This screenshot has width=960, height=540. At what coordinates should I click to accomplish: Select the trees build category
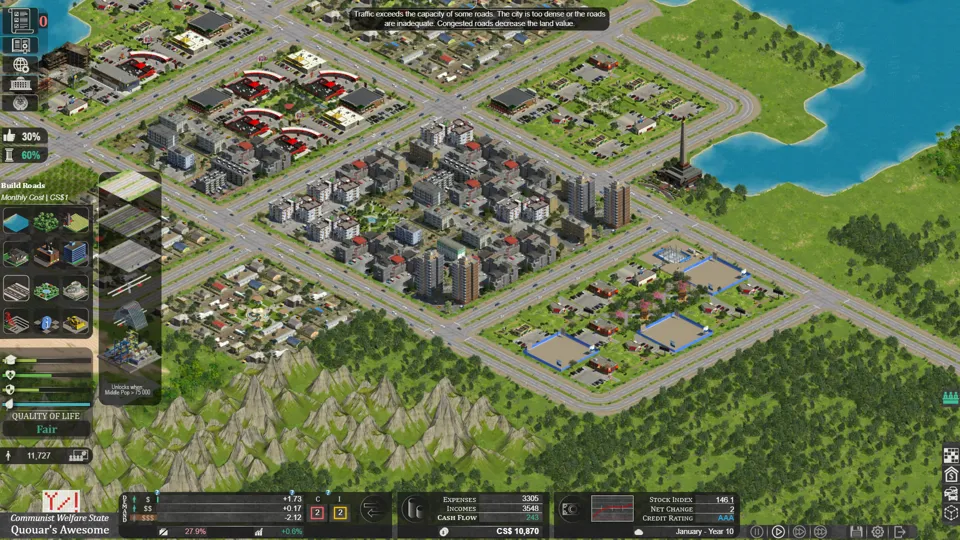click(x=46, y=223)
